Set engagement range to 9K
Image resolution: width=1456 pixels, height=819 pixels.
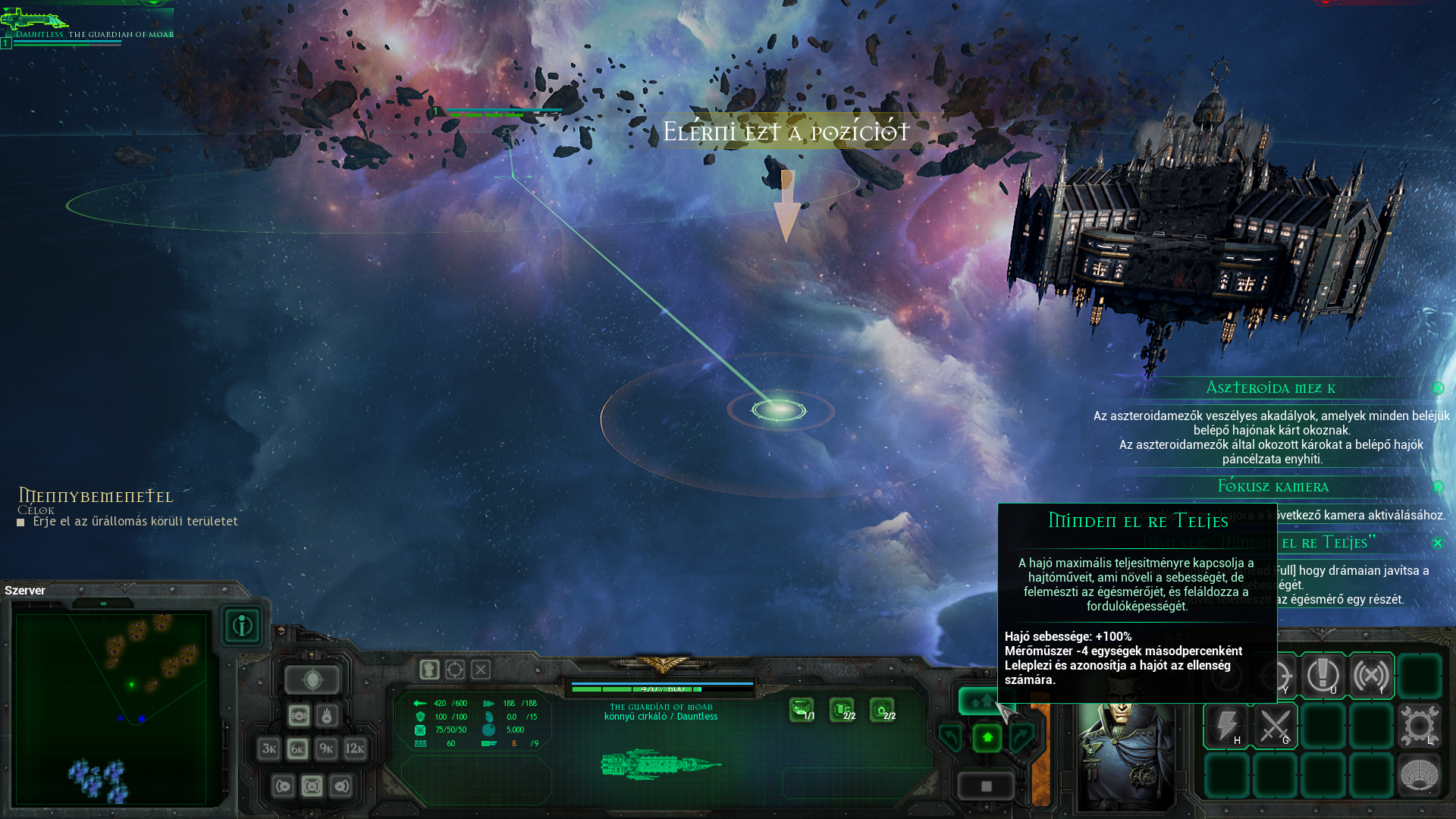(326, 749)
